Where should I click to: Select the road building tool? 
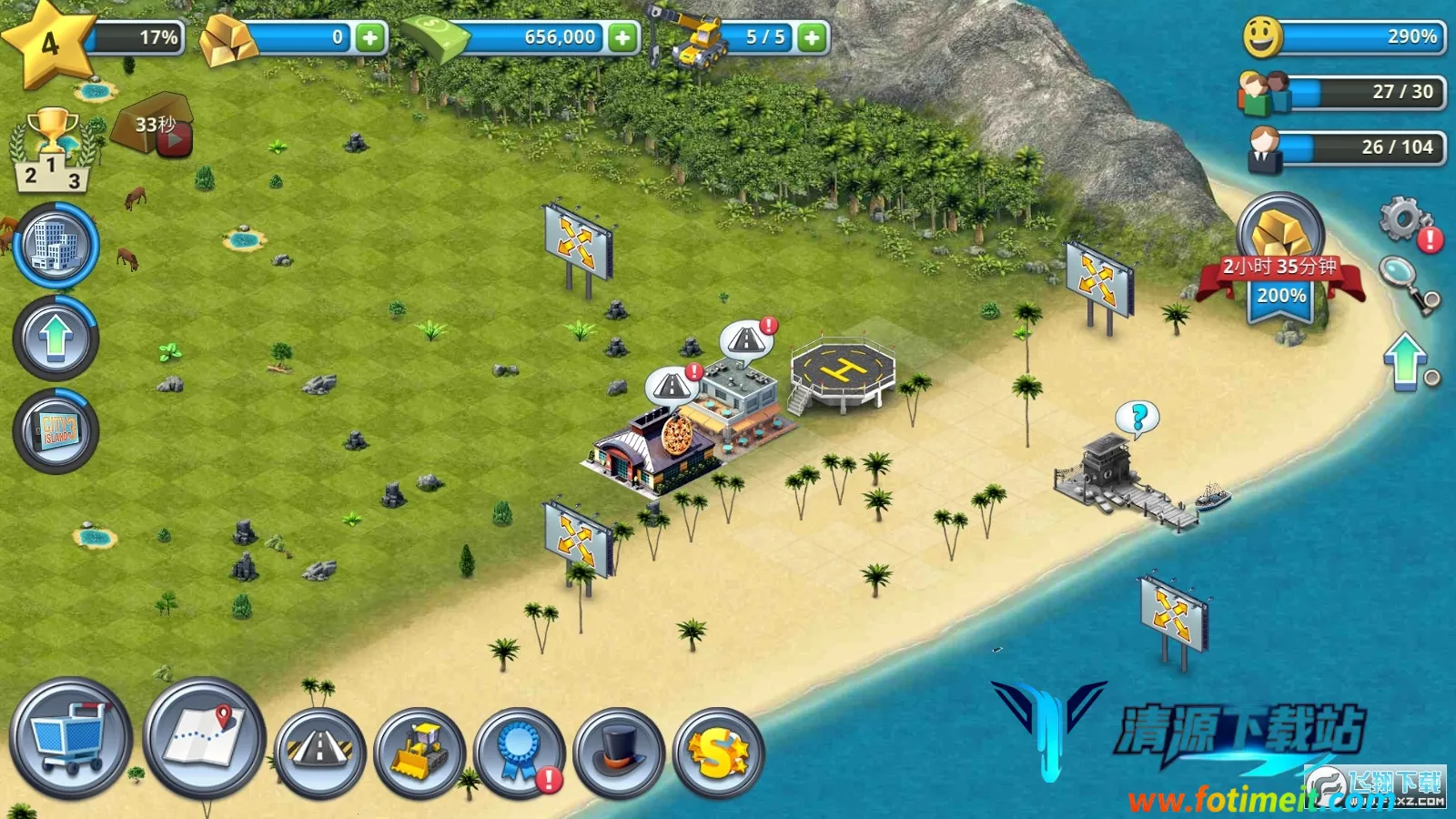pos(319,752)
